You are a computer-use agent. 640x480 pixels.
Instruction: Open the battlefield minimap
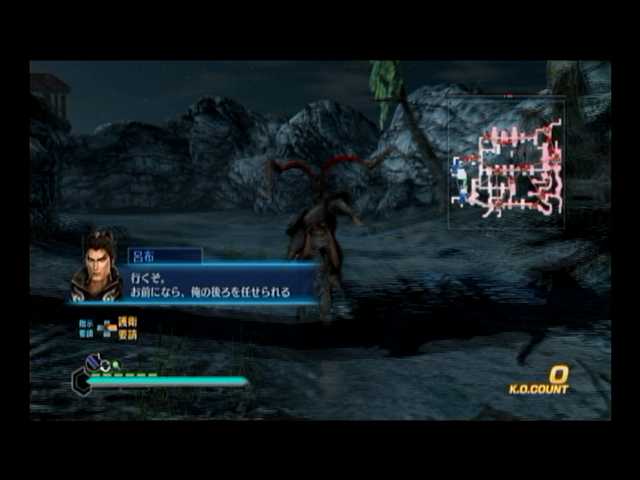tap(506, 165)
